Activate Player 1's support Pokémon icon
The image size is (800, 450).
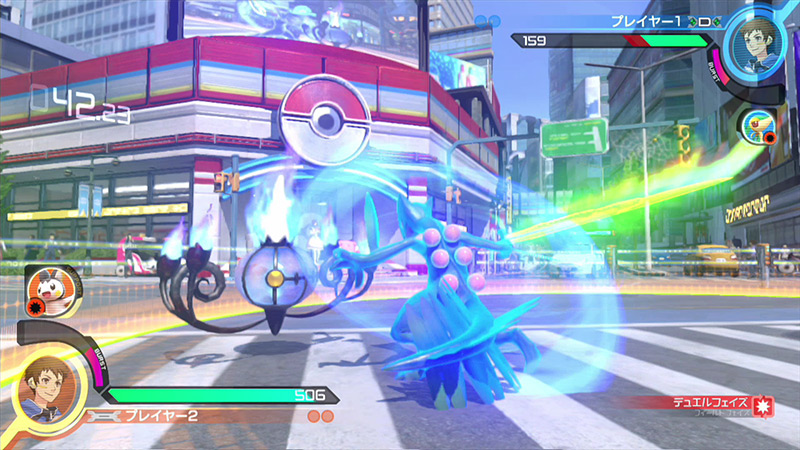coord(756,126)
